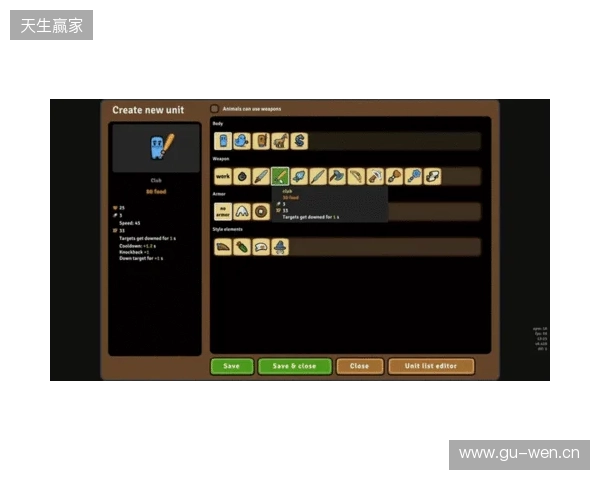This screenshot has height=480, width=600.
Task: Select the horse body option
Action: pyautogui.click(x=280, y=141)
